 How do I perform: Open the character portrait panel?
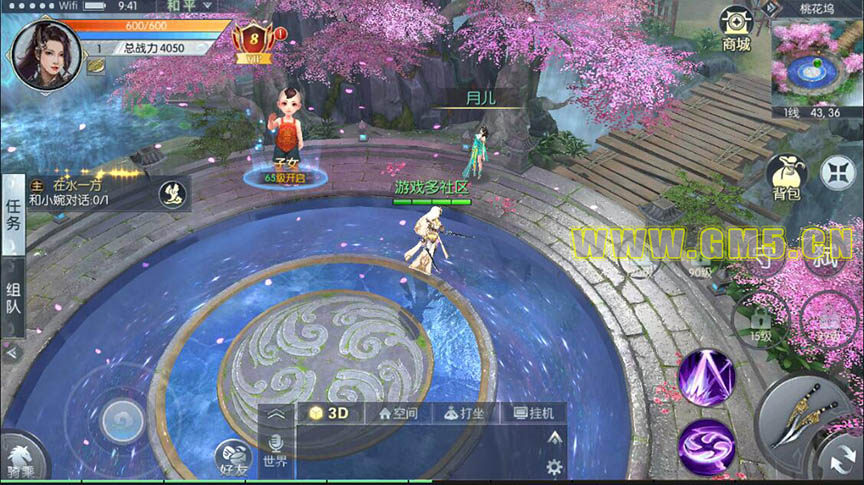(46, 52)
